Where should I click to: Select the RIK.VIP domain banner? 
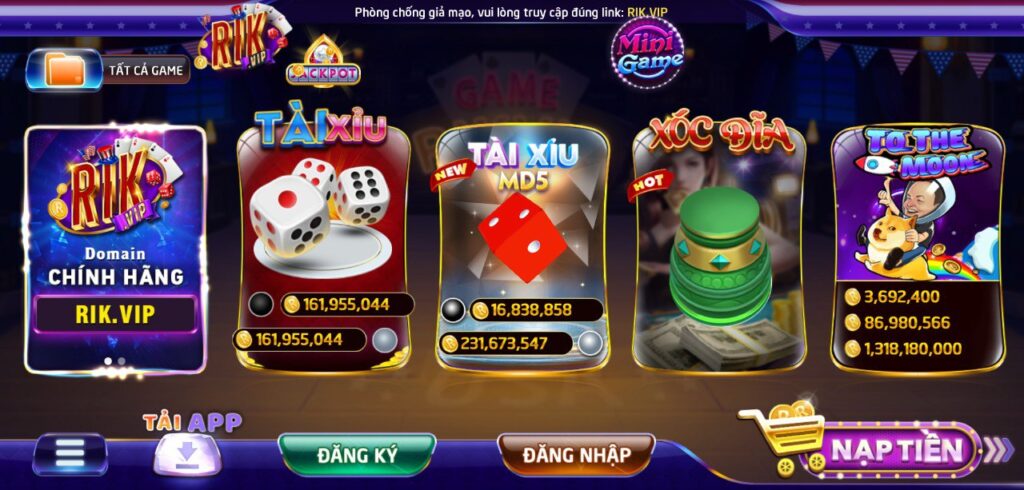pos(116,248)
